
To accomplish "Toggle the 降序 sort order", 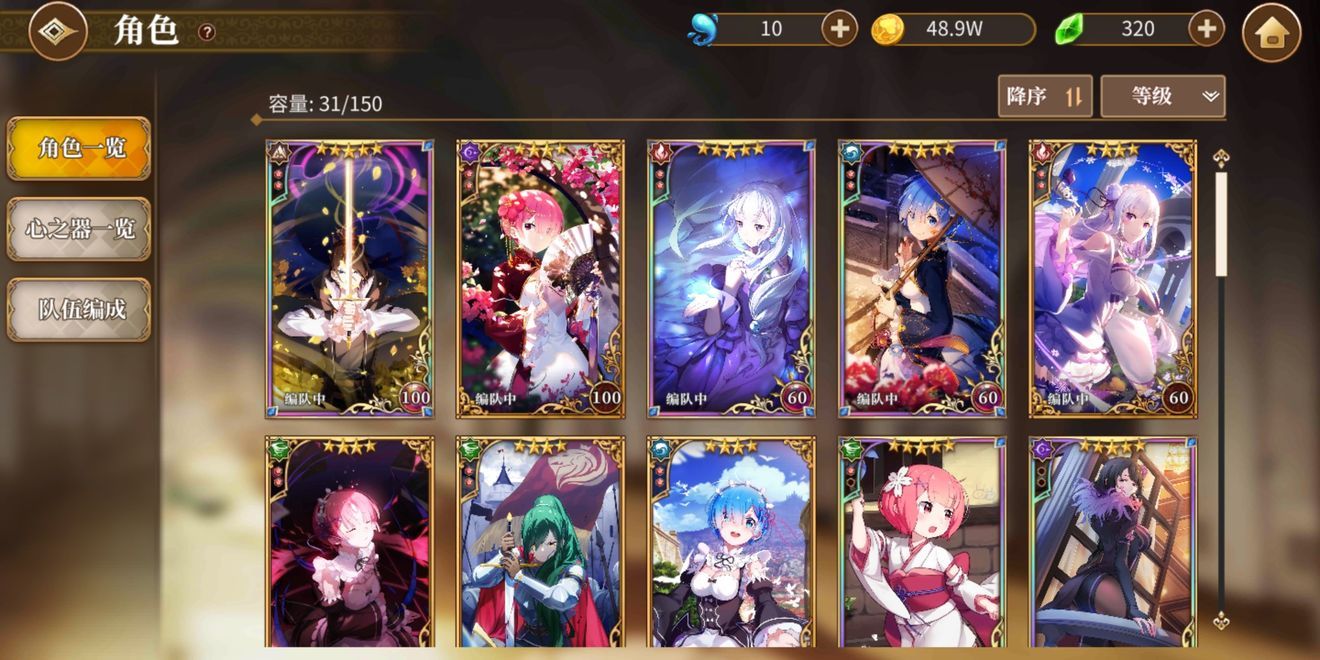I will point(1045,96).
